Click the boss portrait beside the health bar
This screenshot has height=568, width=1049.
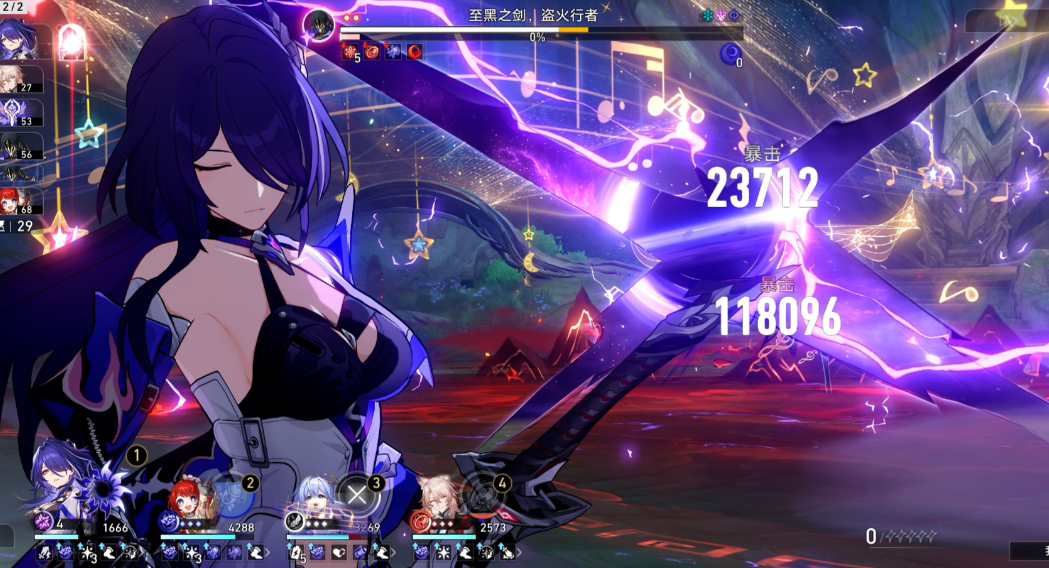click(320, 23)
